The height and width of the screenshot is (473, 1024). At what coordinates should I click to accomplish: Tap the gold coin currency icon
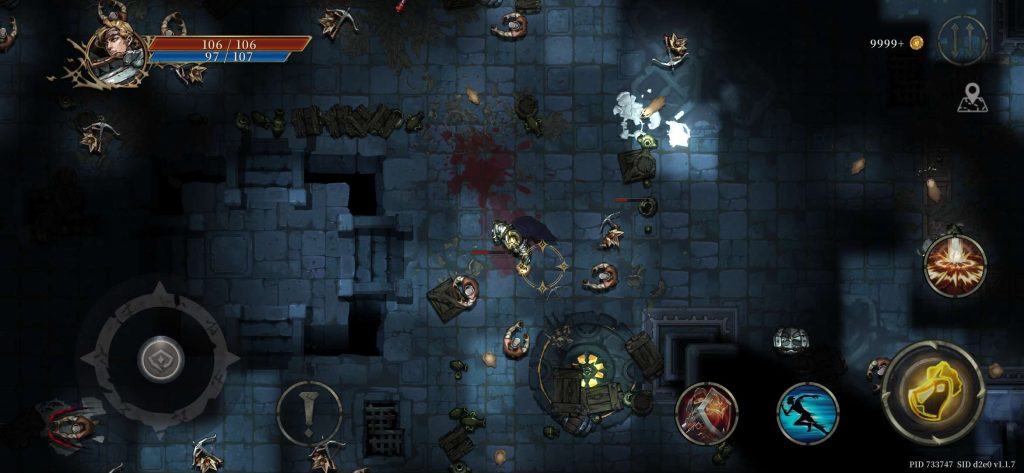(916, 43)
